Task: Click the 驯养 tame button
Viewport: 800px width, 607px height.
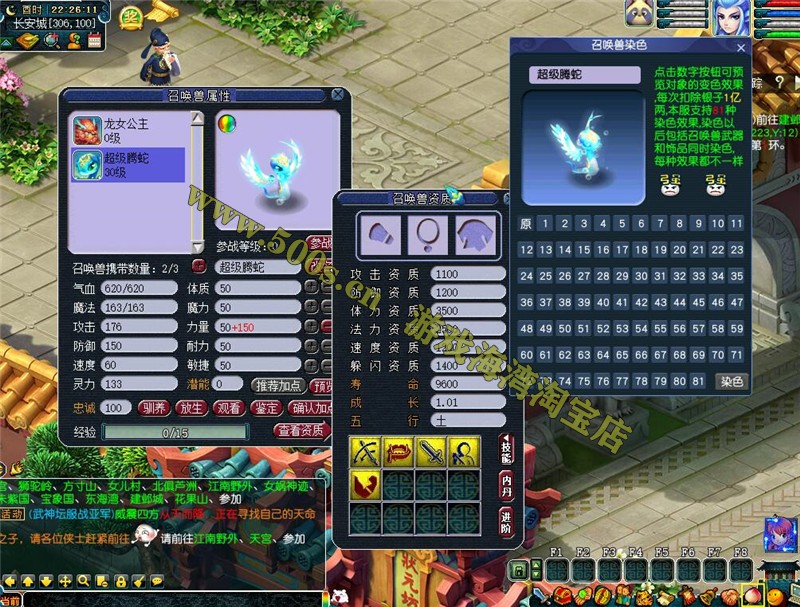Action: (152, 408)
